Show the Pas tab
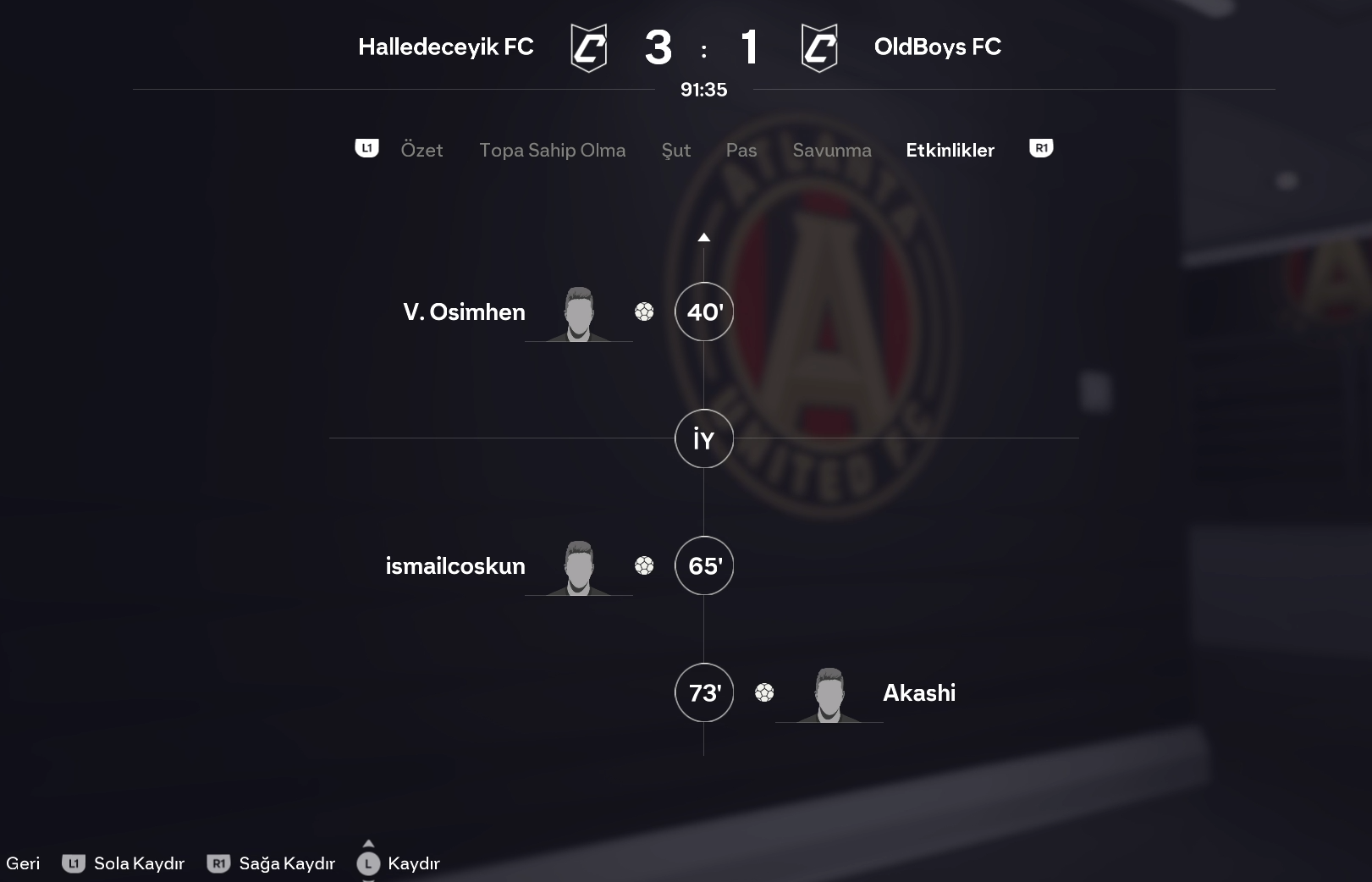The height and width of the screenshot is (882, 1372). pos(741,150)
